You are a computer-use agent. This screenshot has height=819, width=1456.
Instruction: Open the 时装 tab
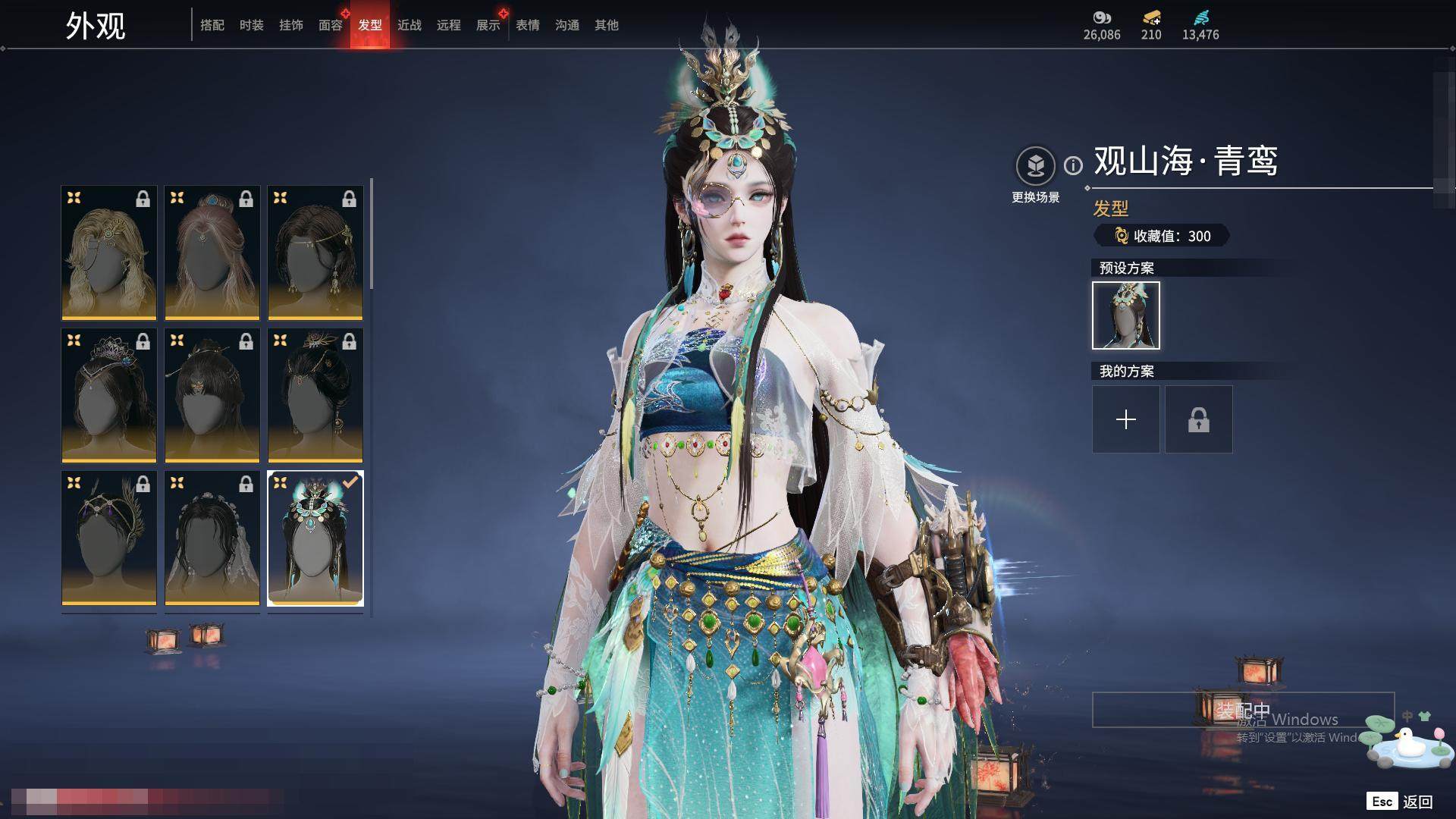point(252,26)
